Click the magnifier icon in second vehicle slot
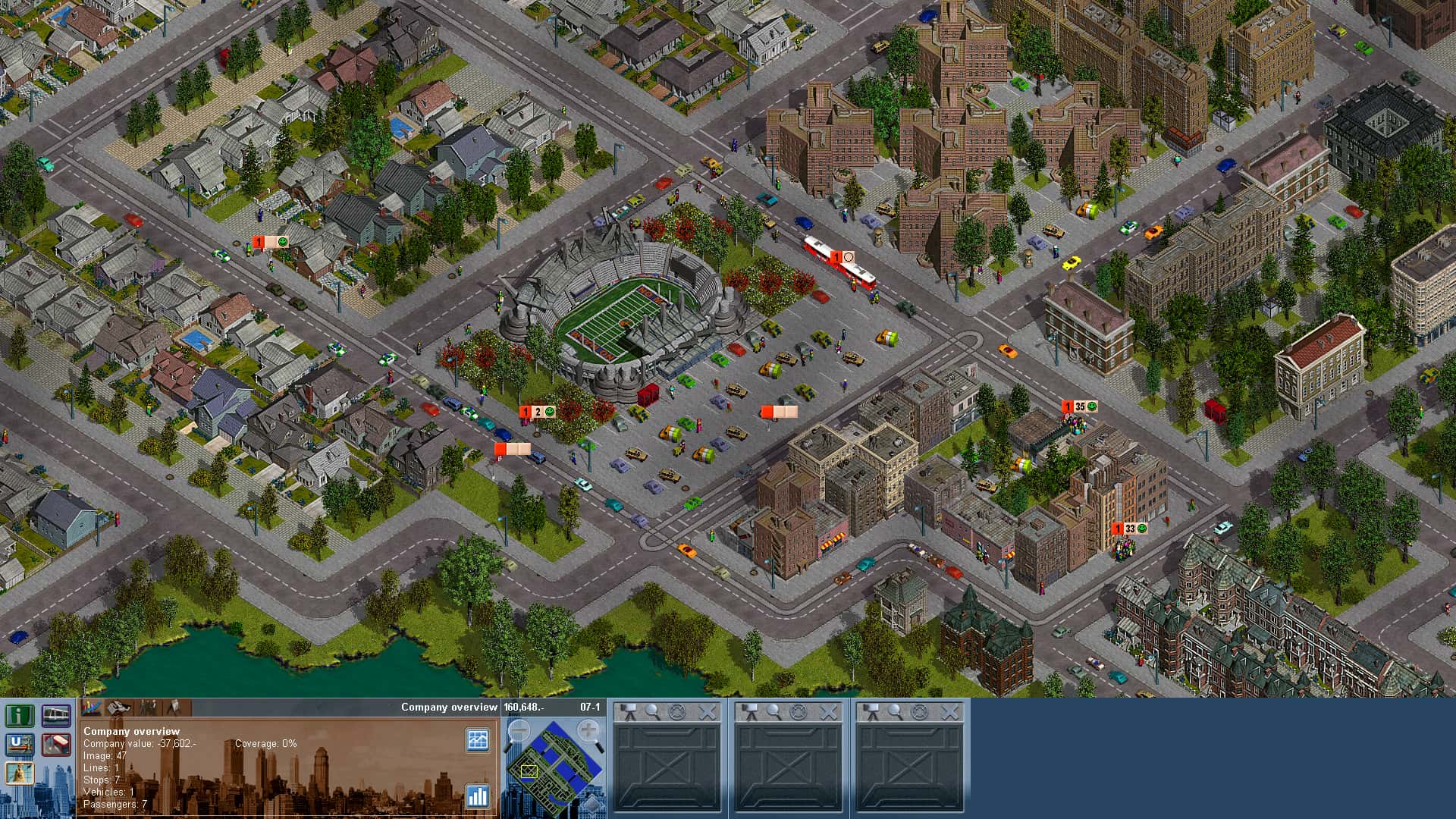1456x819 pixels. point(772,711)
